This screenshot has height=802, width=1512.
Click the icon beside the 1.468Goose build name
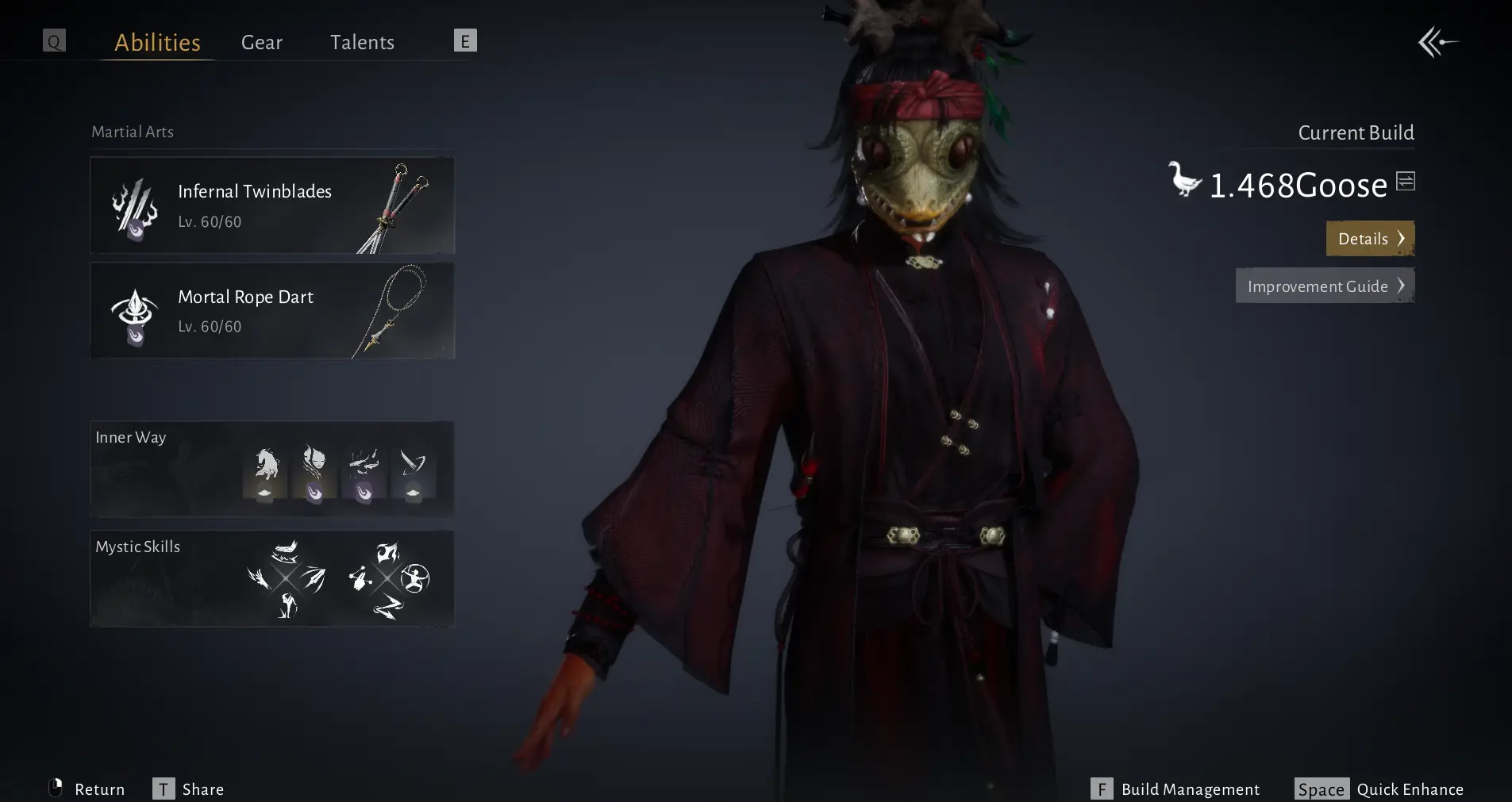click(1406, 182)
